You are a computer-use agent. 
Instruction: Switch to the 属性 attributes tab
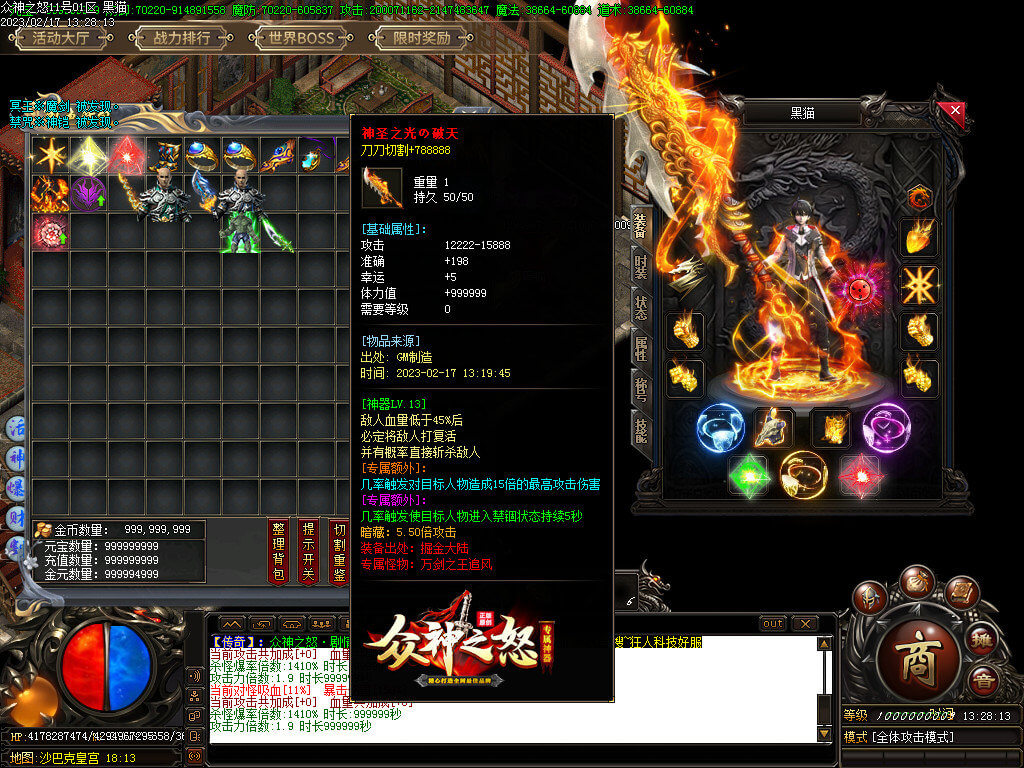pos(640,348)
